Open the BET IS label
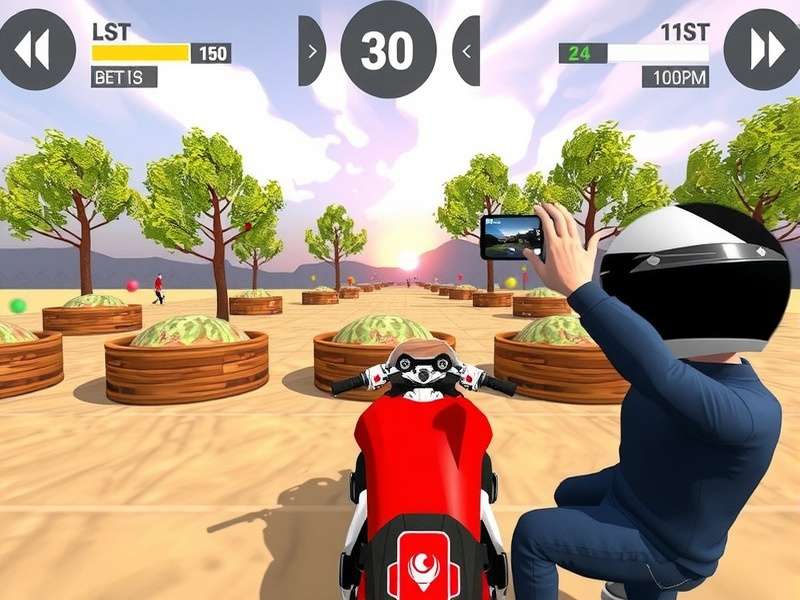 tap(124, 77)
